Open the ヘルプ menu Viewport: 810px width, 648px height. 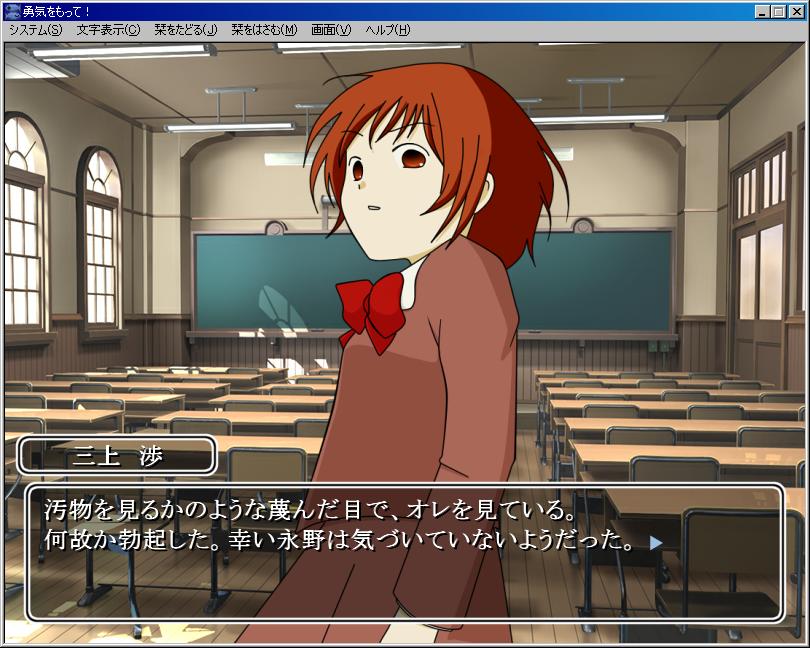pos(387,30)
